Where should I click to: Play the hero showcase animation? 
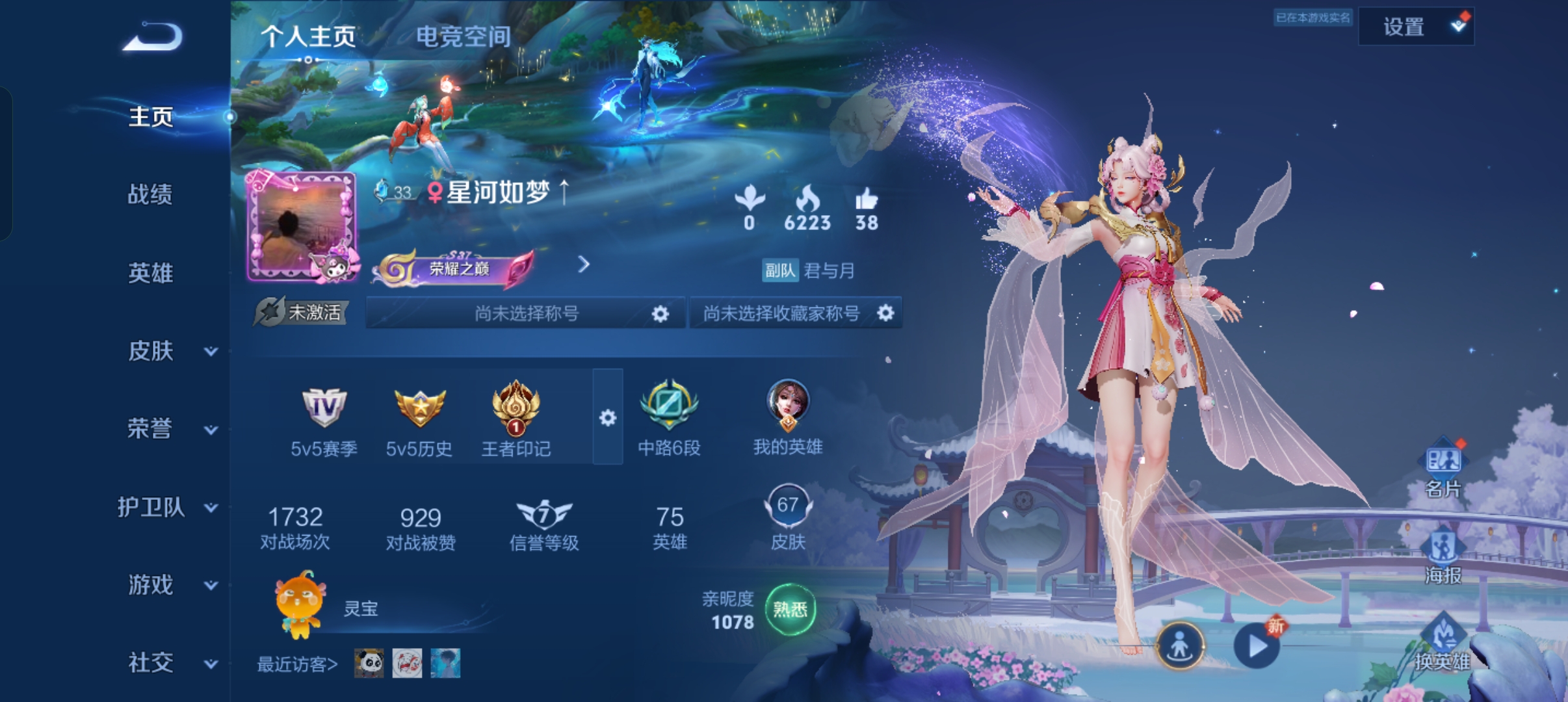[1257, 646]
